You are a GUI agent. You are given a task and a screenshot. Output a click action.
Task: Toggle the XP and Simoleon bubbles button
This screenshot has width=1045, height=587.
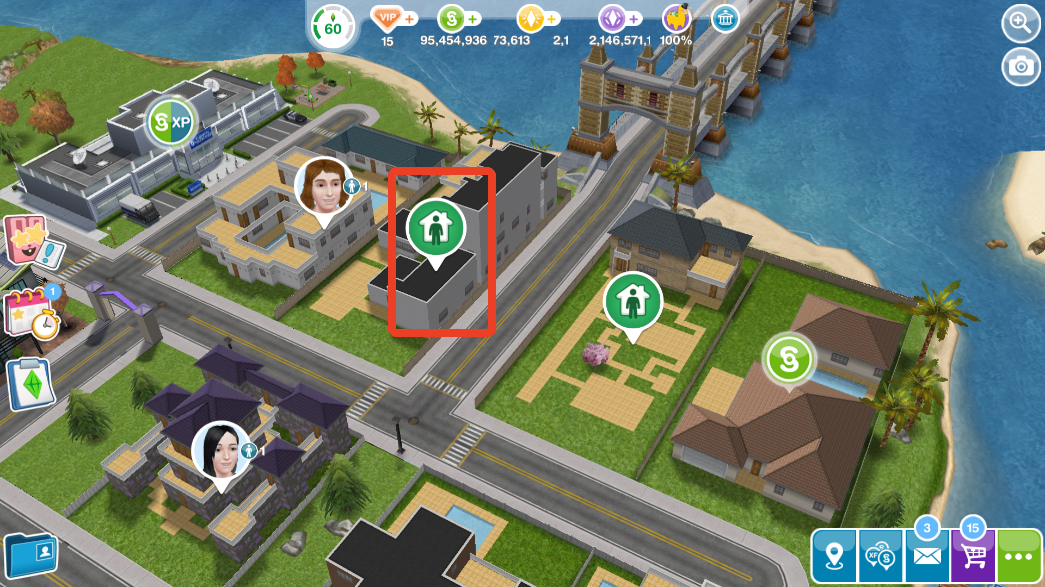pos(880,555)
